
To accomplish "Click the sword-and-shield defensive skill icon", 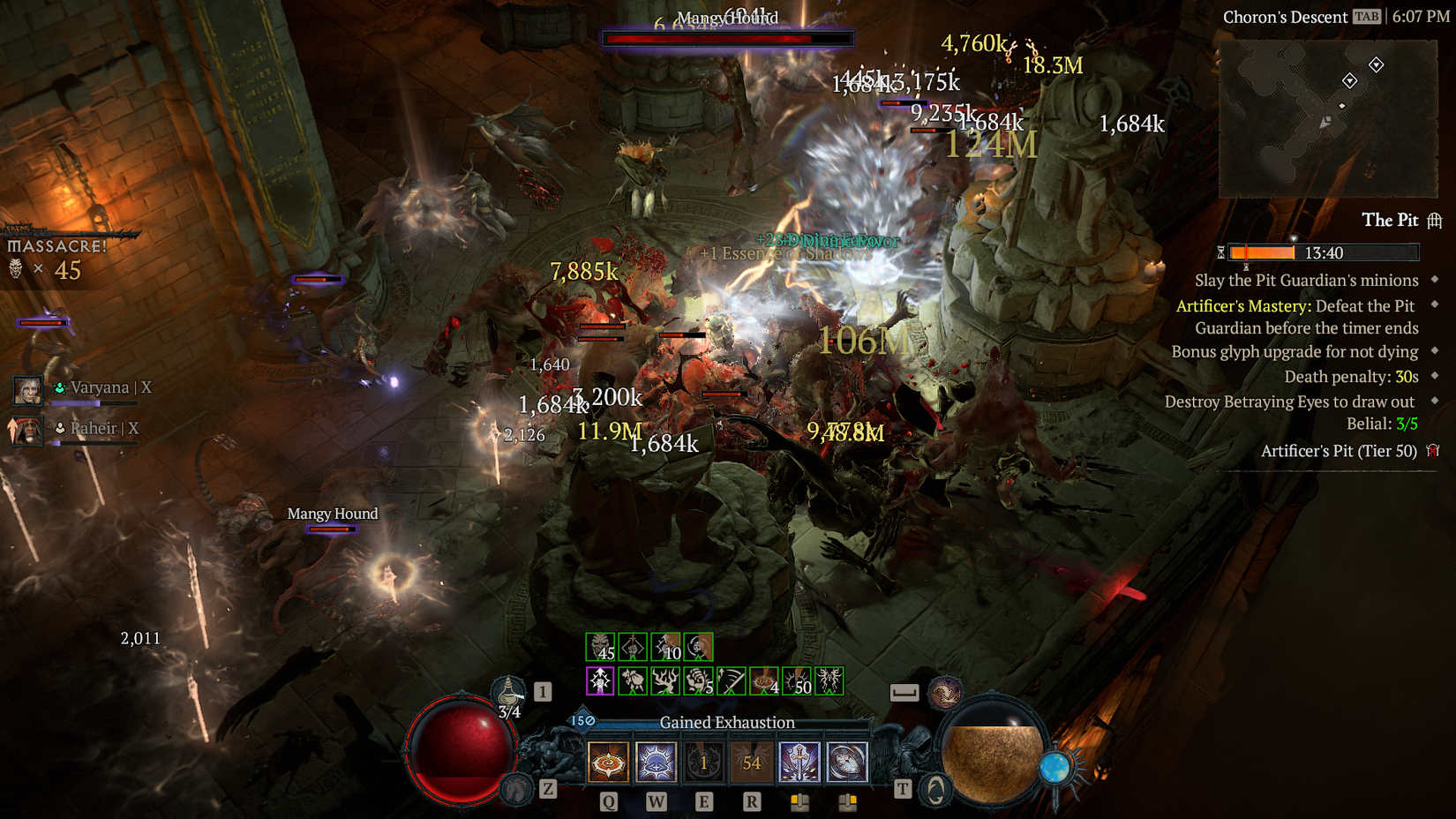I will [x=799, y=762].
